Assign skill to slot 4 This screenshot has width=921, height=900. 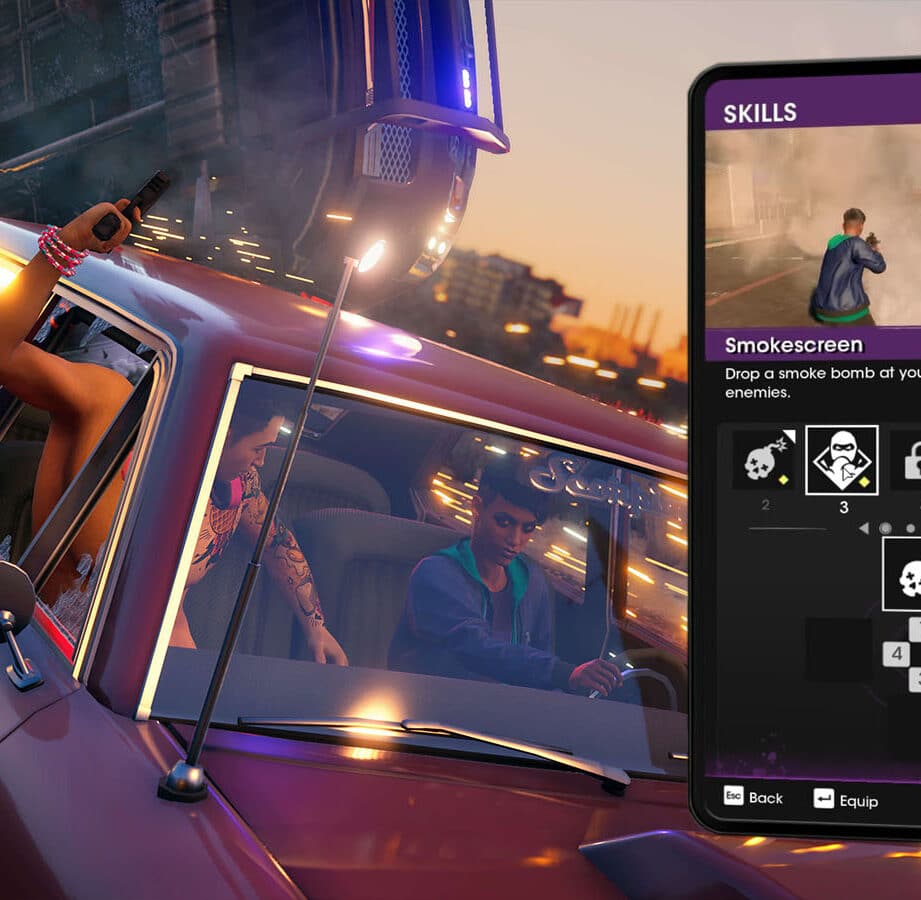click(896, 654)
